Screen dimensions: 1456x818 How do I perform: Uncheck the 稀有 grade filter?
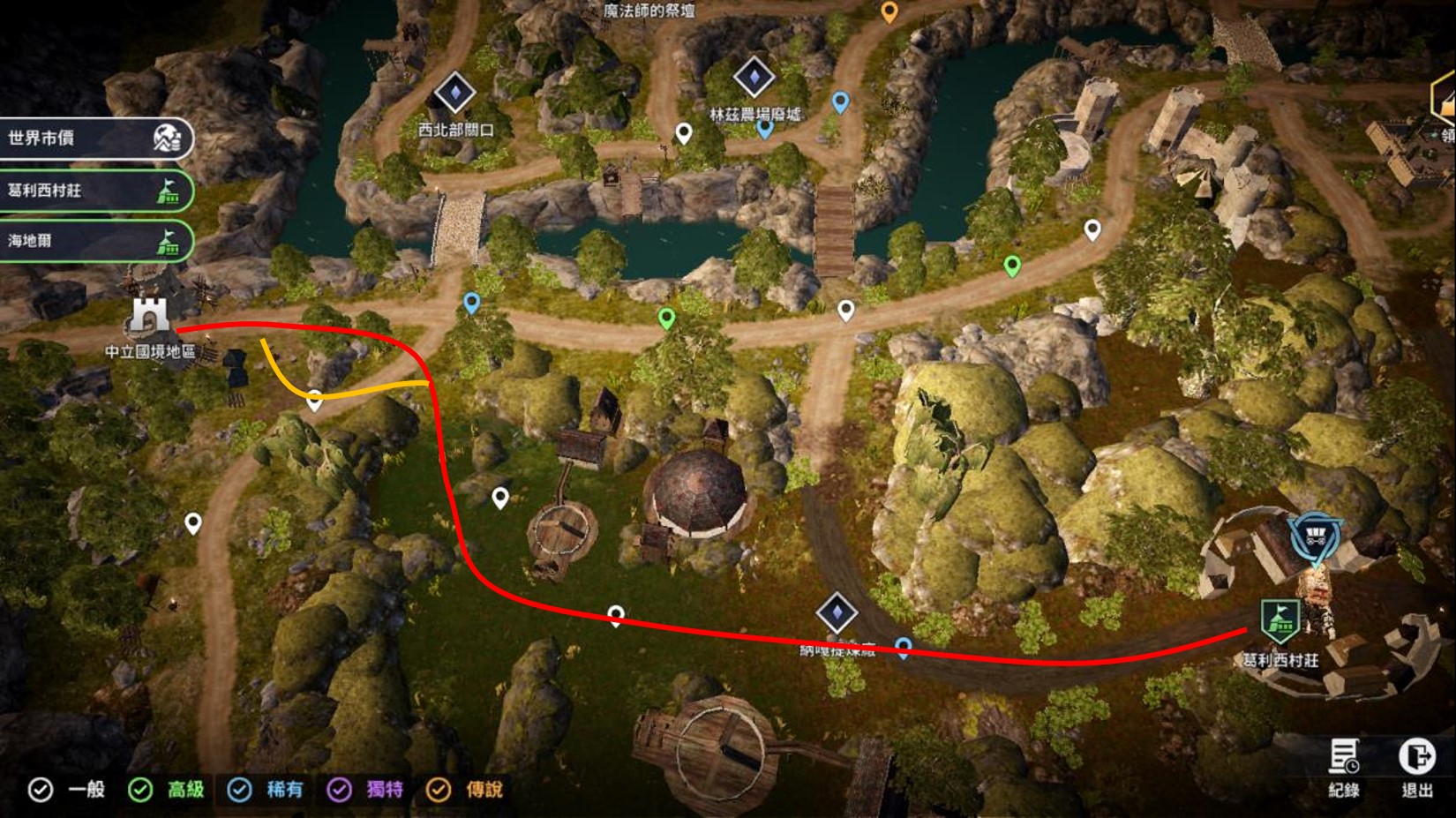[239, 790]
